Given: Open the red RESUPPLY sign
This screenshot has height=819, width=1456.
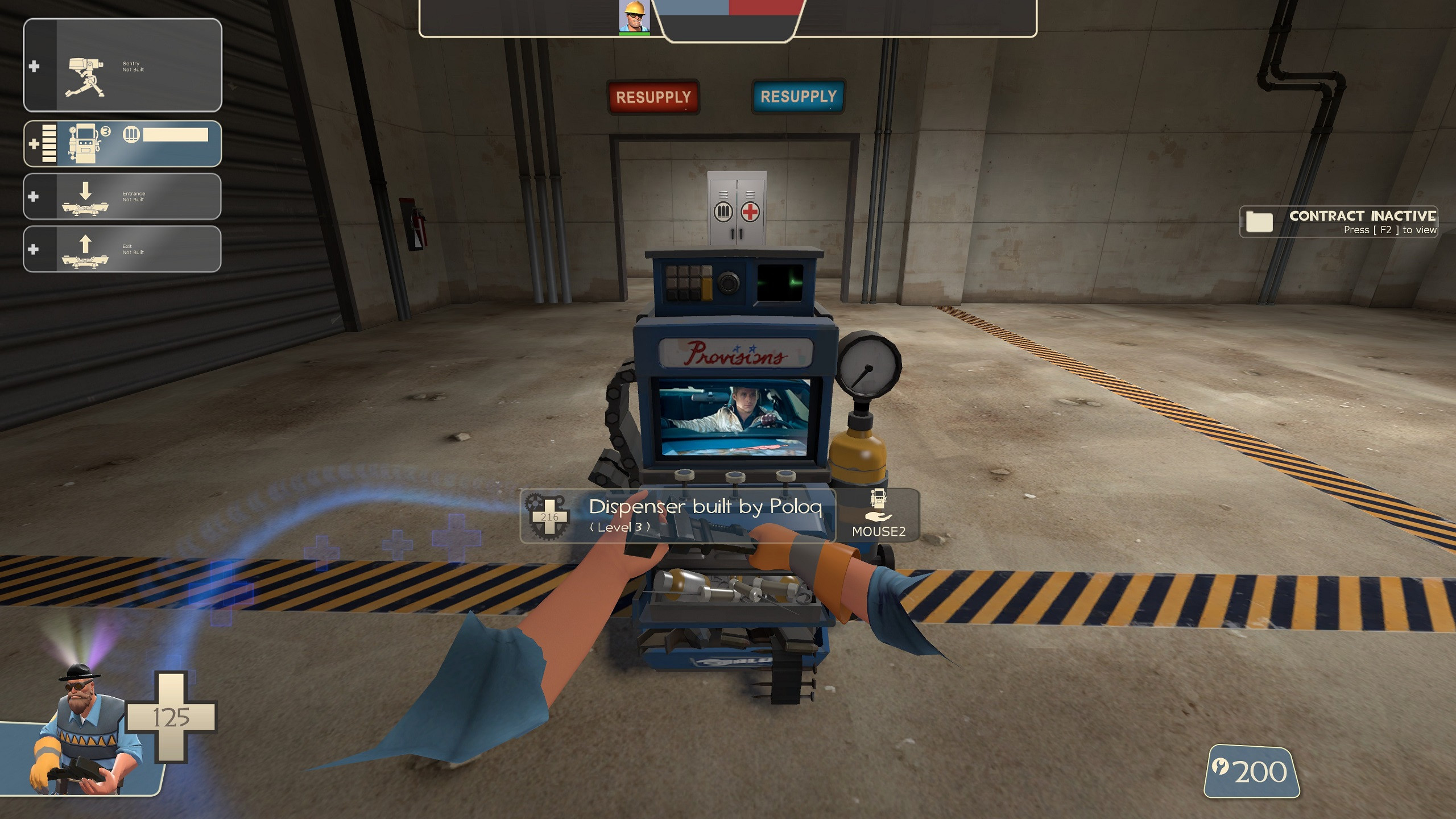Looking at the screenshot, I should [654, 96].
